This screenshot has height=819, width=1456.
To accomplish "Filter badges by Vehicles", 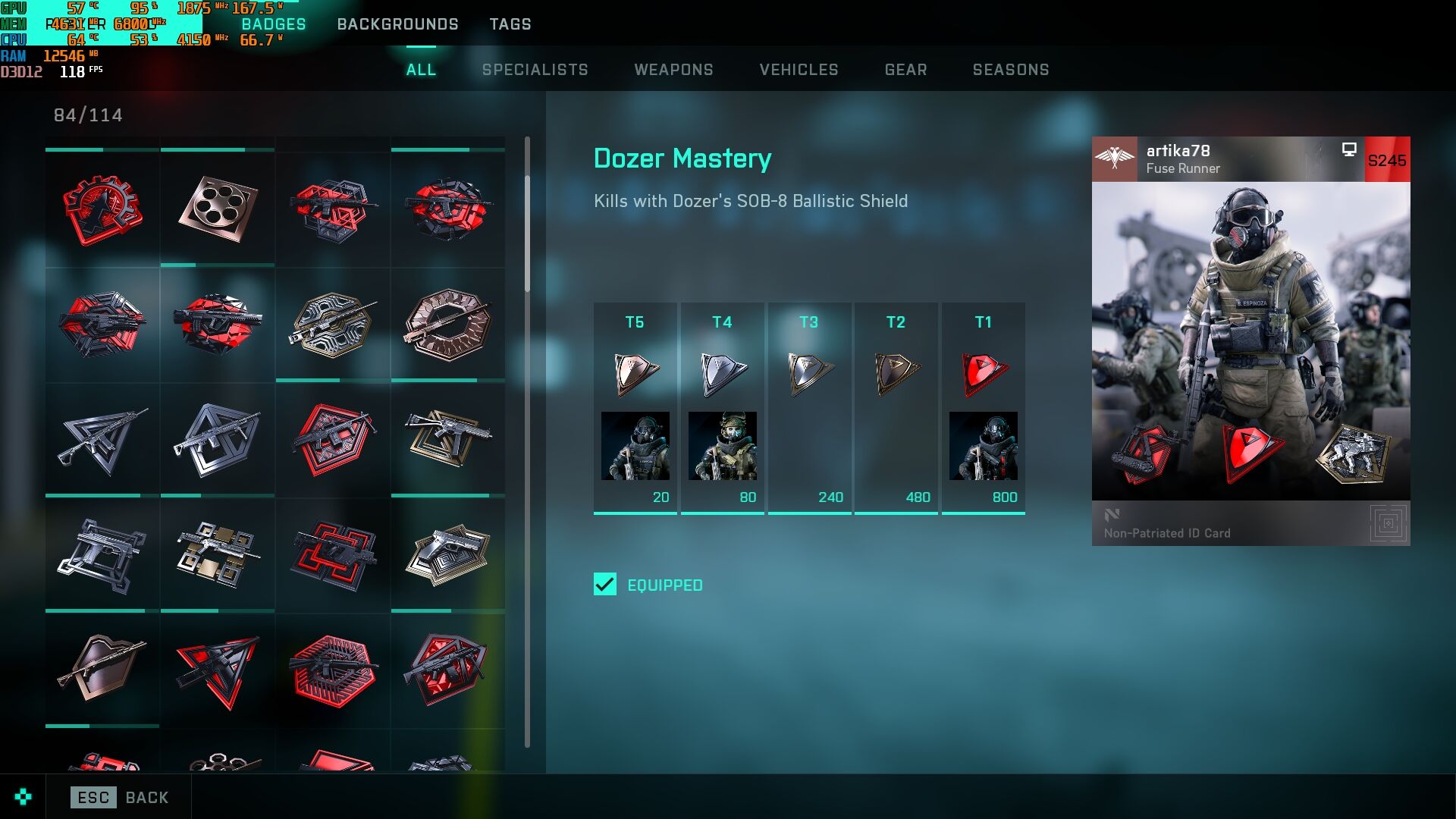I will coord(799,70).
